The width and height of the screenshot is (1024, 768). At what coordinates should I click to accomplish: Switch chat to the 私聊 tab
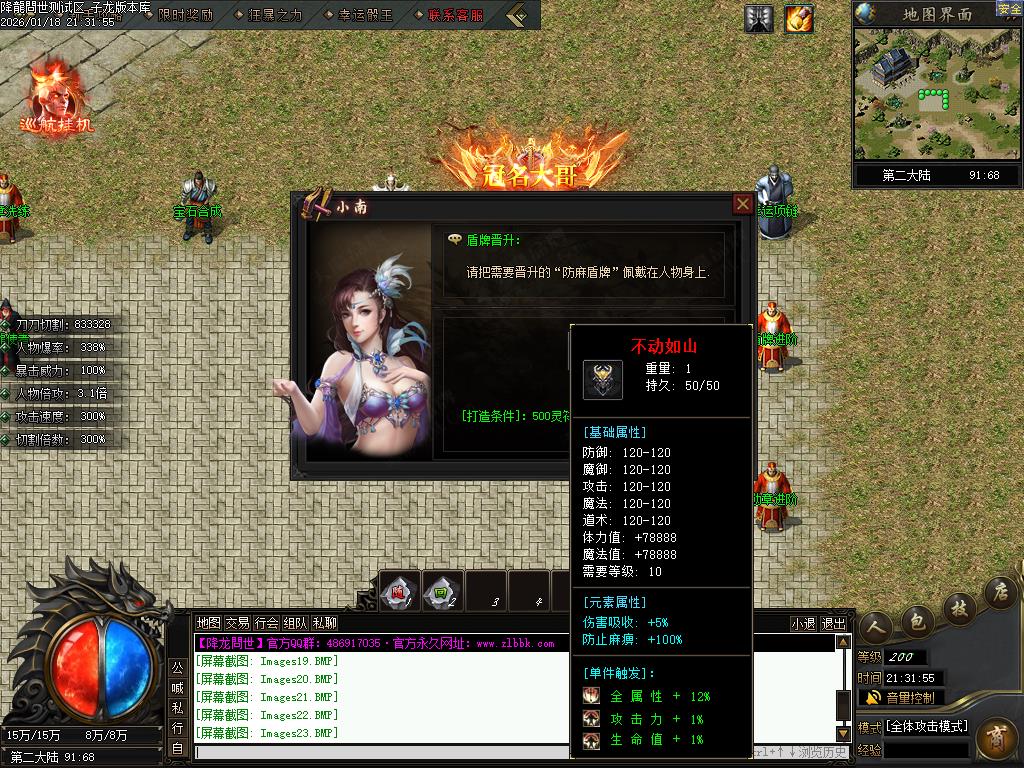tap(324, 623)
